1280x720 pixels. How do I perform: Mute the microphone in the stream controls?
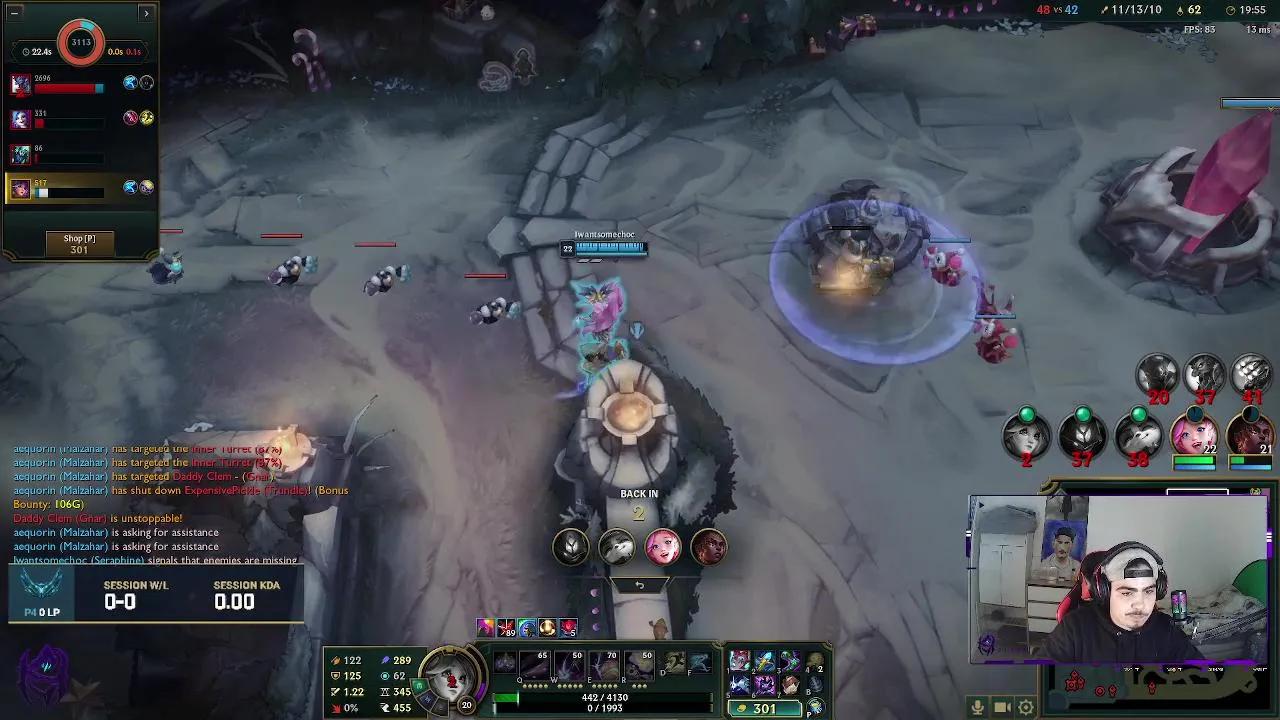[x=977, y=707]
